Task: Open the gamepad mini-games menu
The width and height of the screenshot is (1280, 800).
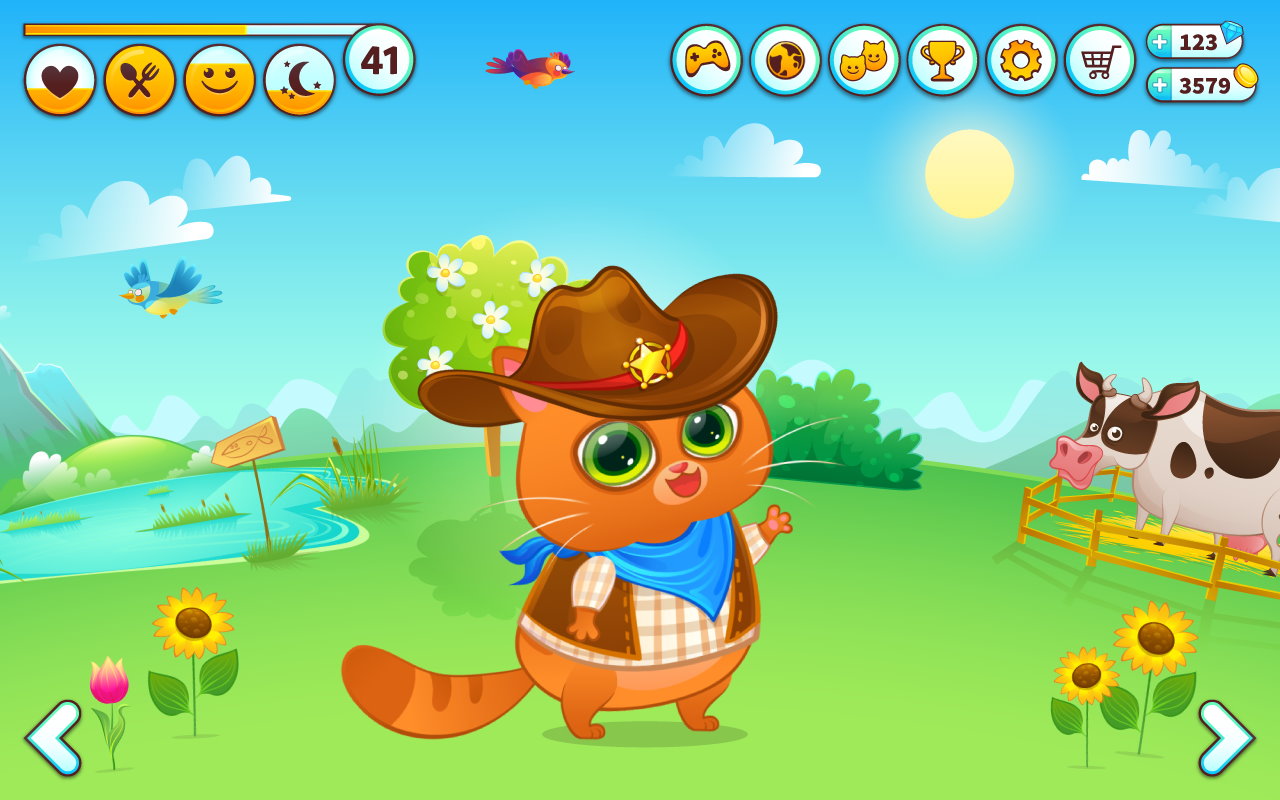Action: [x=706, y=60]
